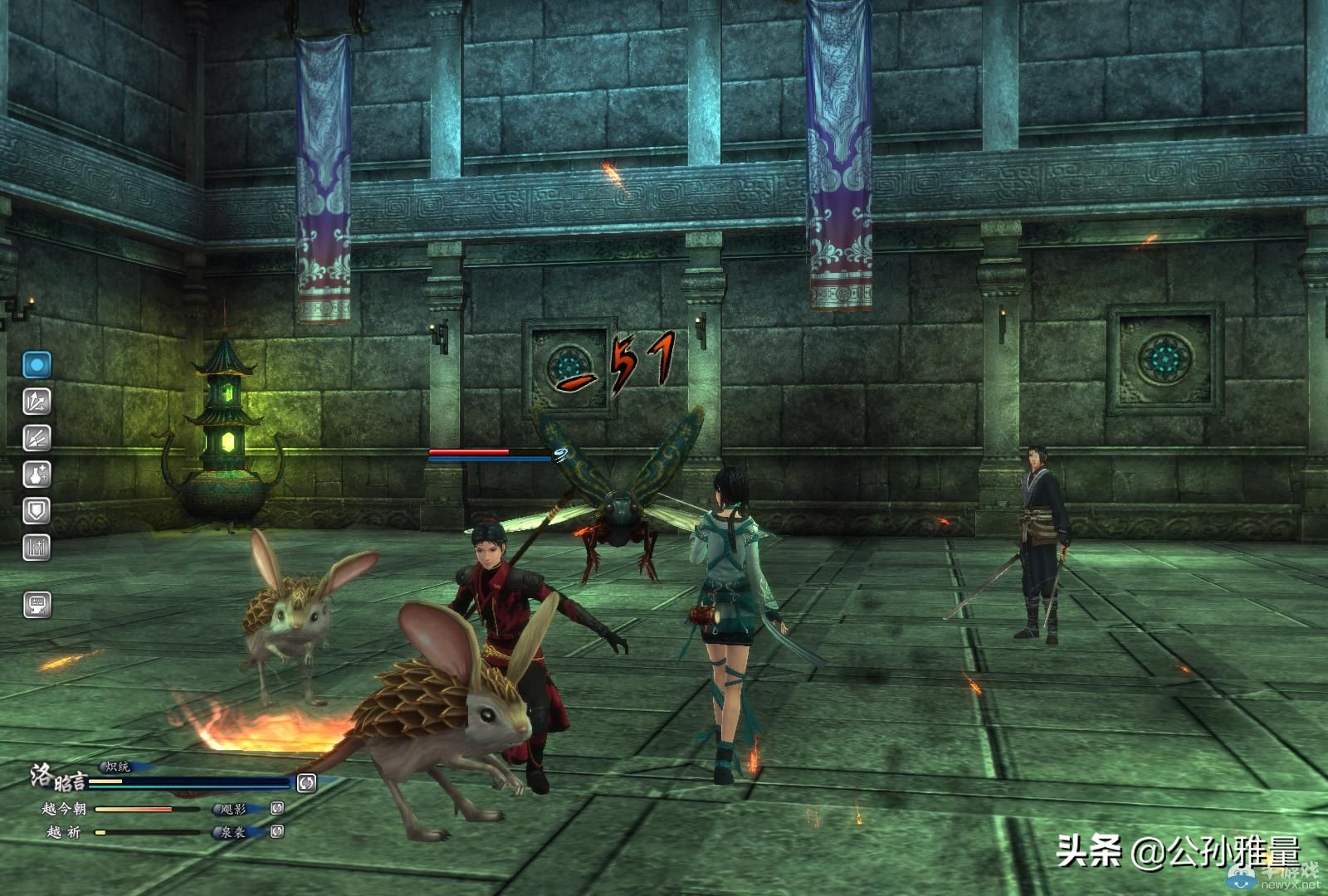
Task: Choose the downward converging arrows tactic
Action: (37, 438)
